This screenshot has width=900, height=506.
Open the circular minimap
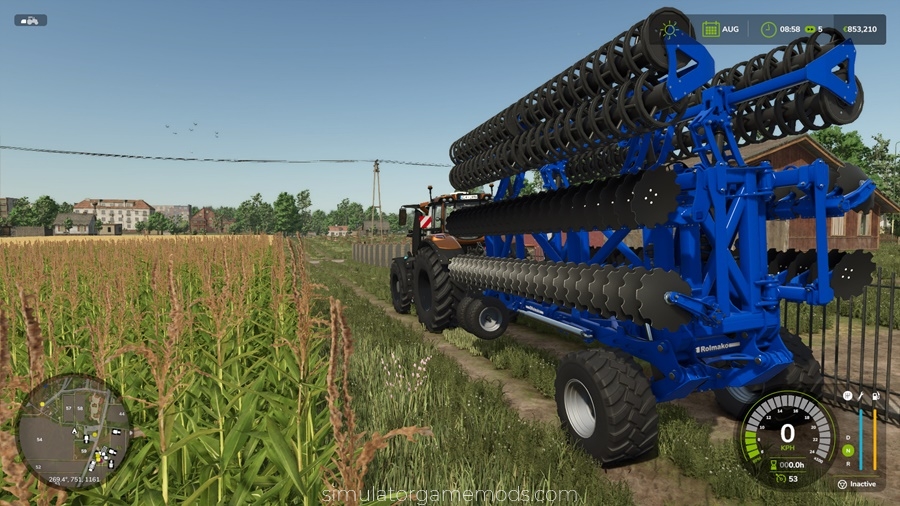pyautogui.click(x=73, y=430)
